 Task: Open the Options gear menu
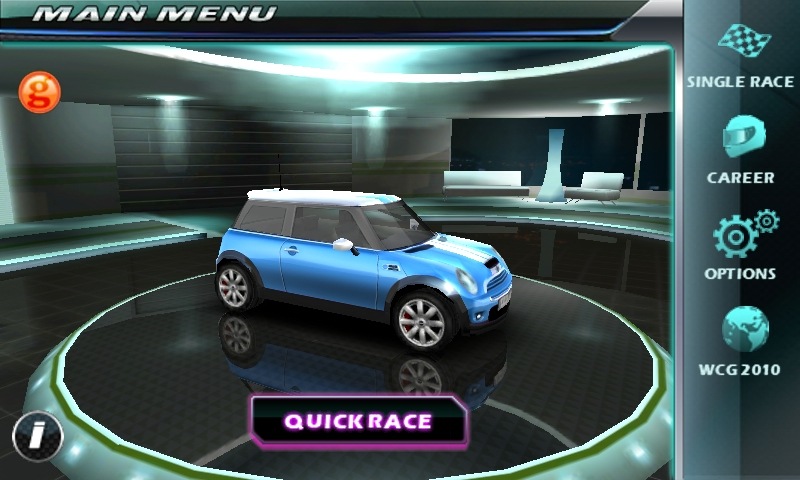pyautogui.click(x=741, y=243)
